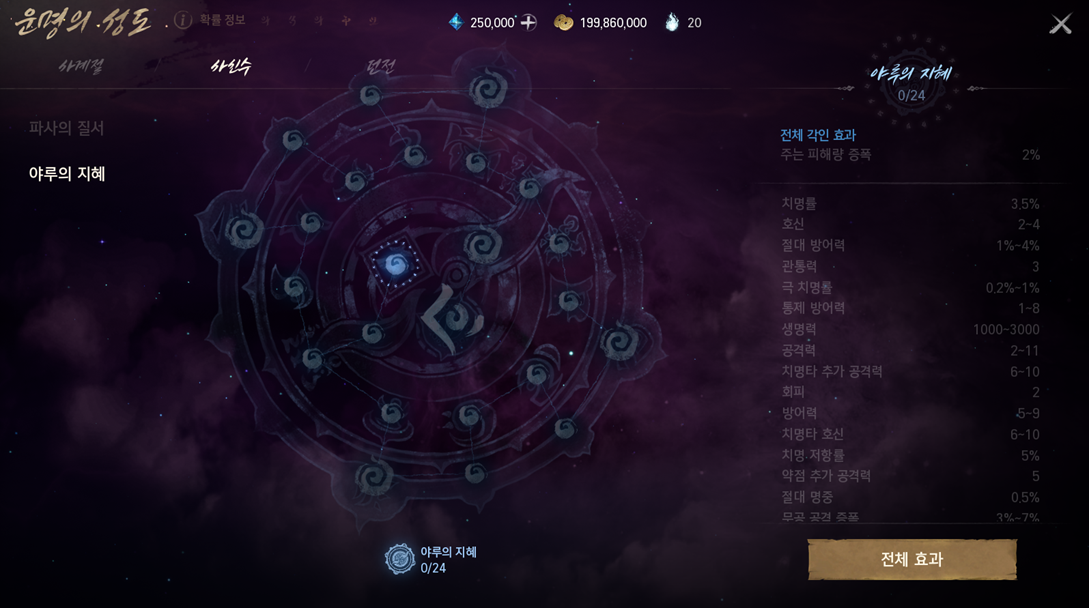Select the 사신수 tab
The height and width of the screenshot is (608, 1089).
point(231,66)
